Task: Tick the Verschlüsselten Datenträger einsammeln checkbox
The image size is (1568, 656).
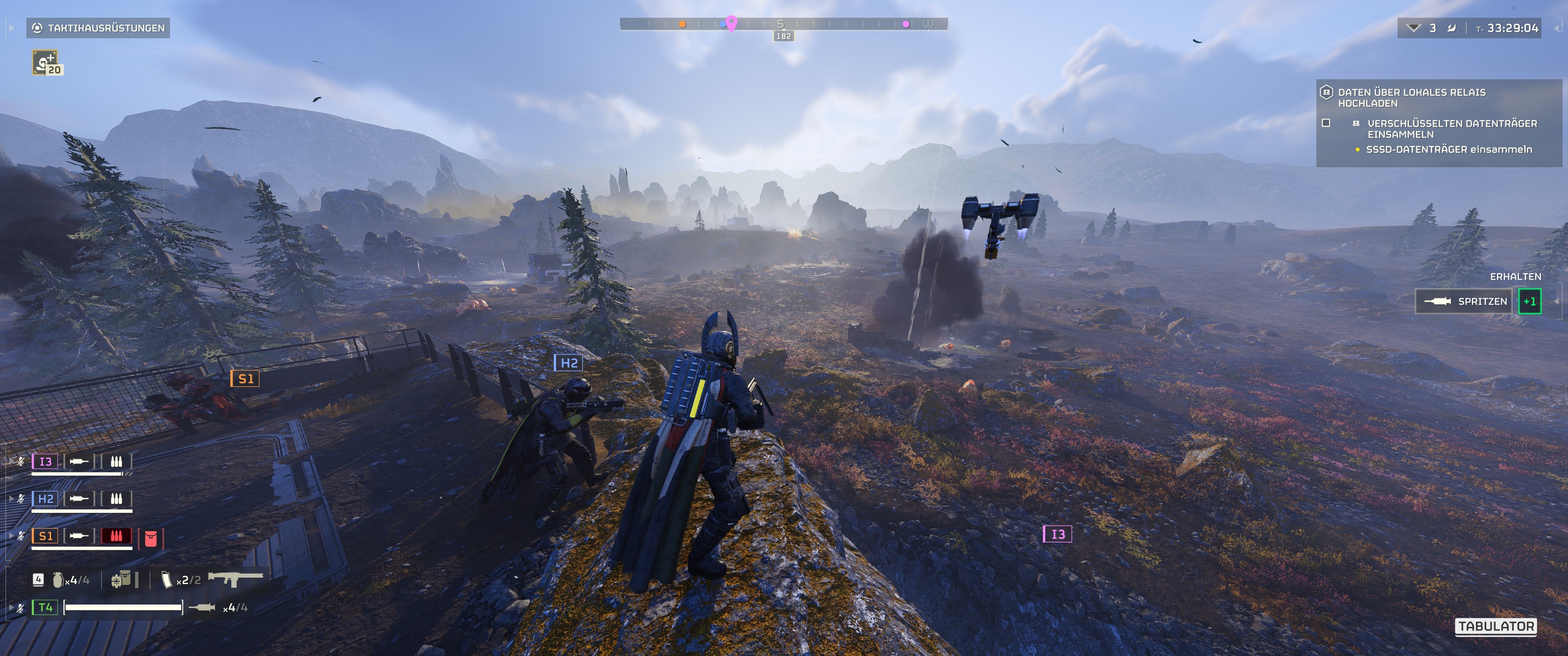Action: [x=1326, y=123]
